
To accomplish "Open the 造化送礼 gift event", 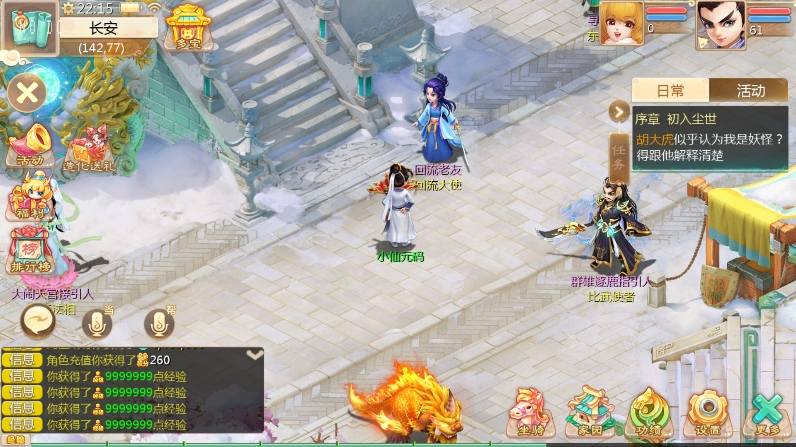I will [89, 148].
